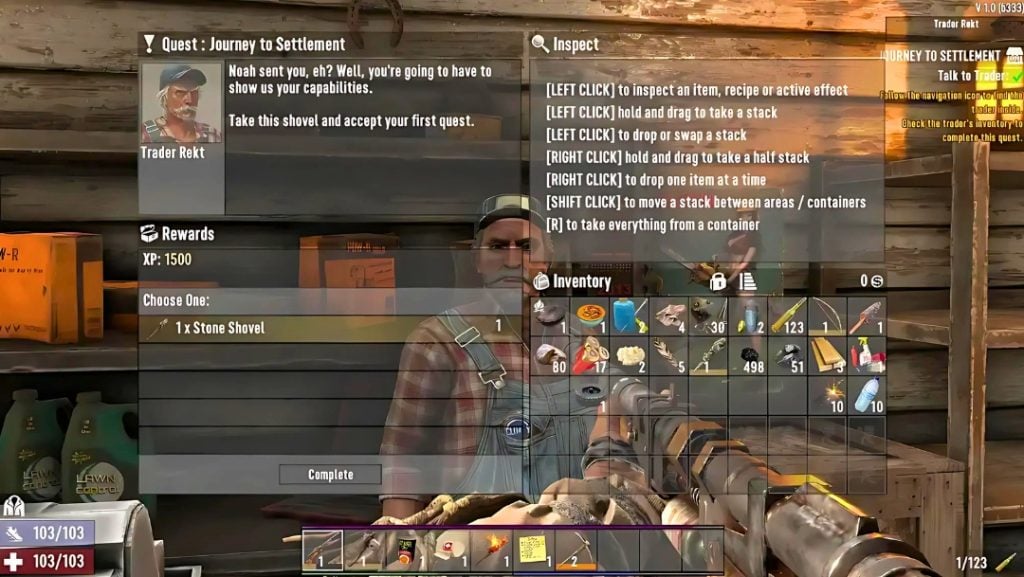Viewport: 1024px width, 577px height.
Task: Select the stack of 498 coal
Action: [x=749, y=355]
